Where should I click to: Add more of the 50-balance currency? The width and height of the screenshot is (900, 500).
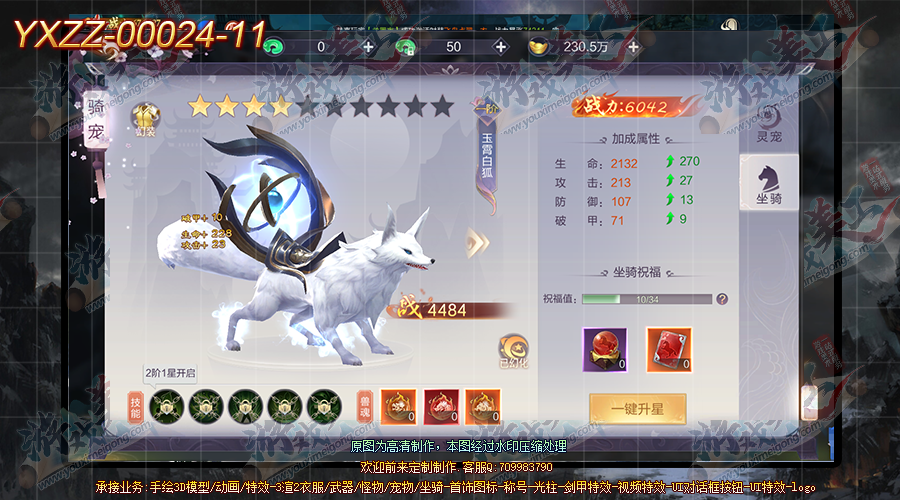point(500,47)
